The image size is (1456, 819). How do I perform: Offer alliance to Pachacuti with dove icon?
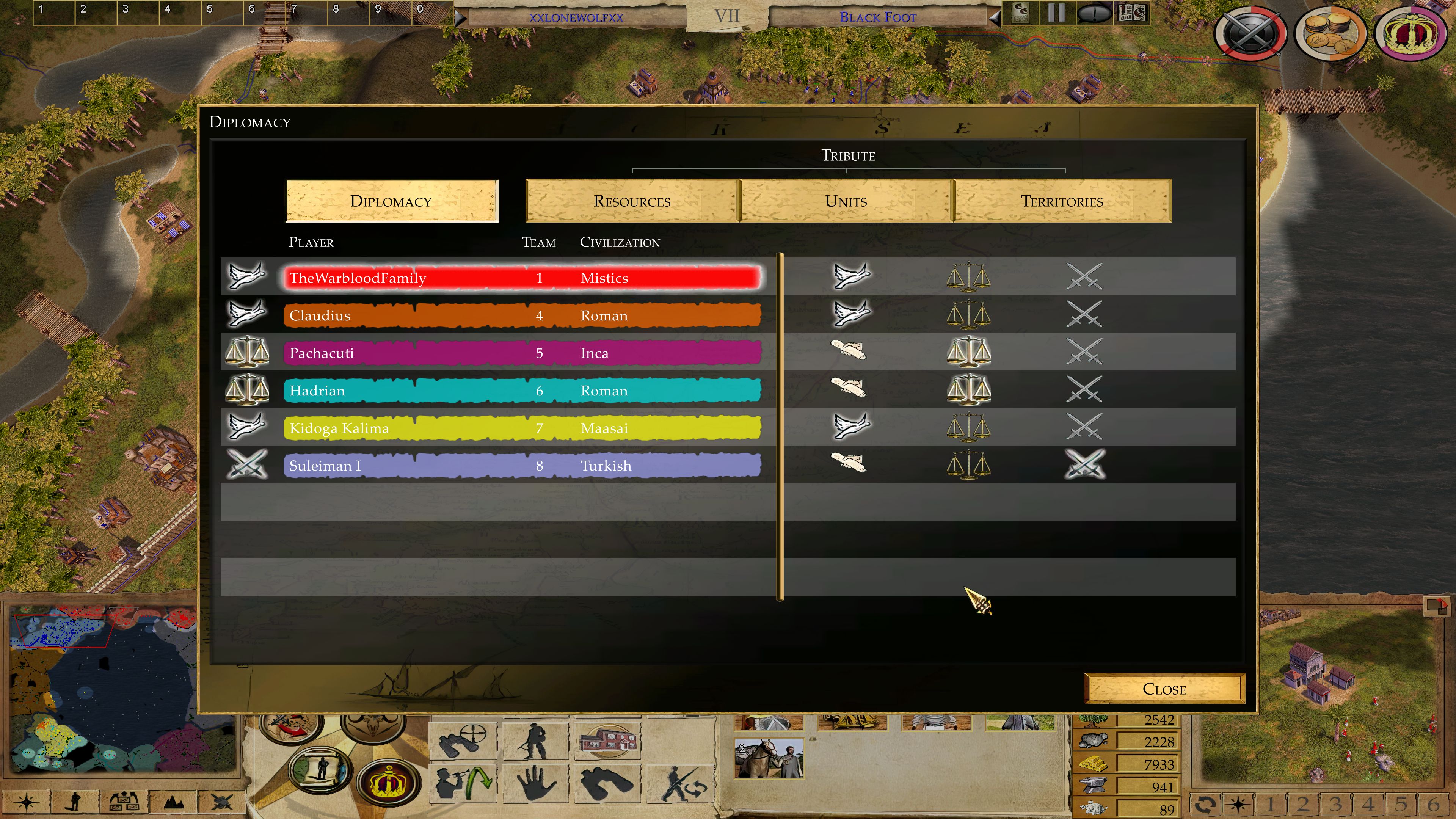(x=848, y=351)
